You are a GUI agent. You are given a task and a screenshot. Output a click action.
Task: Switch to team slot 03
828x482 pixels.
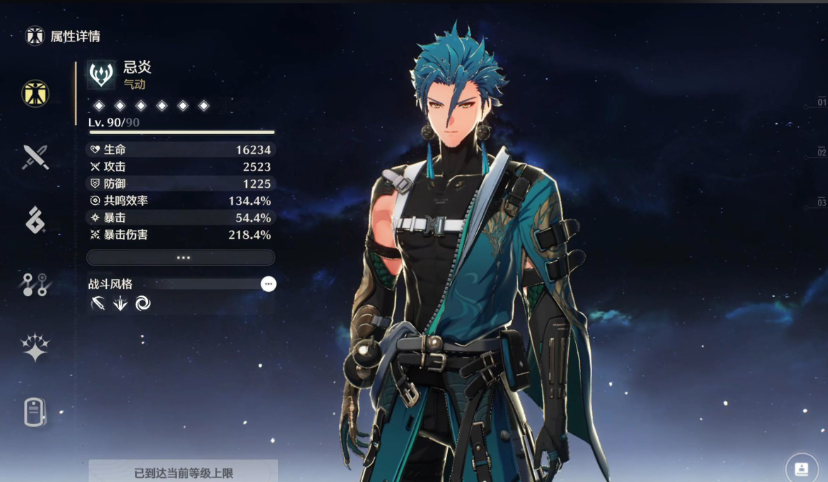pos(821,202)
